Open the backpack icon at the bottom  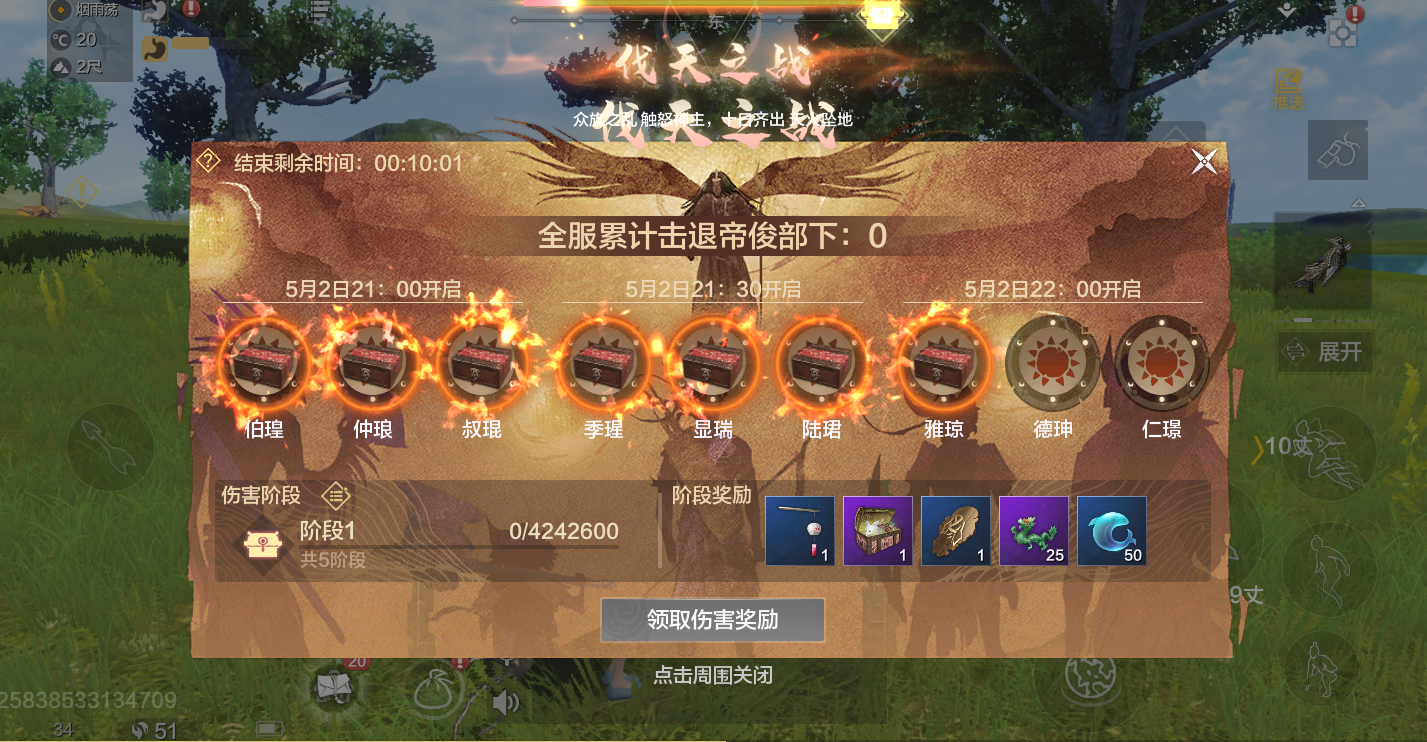point(333,688)
